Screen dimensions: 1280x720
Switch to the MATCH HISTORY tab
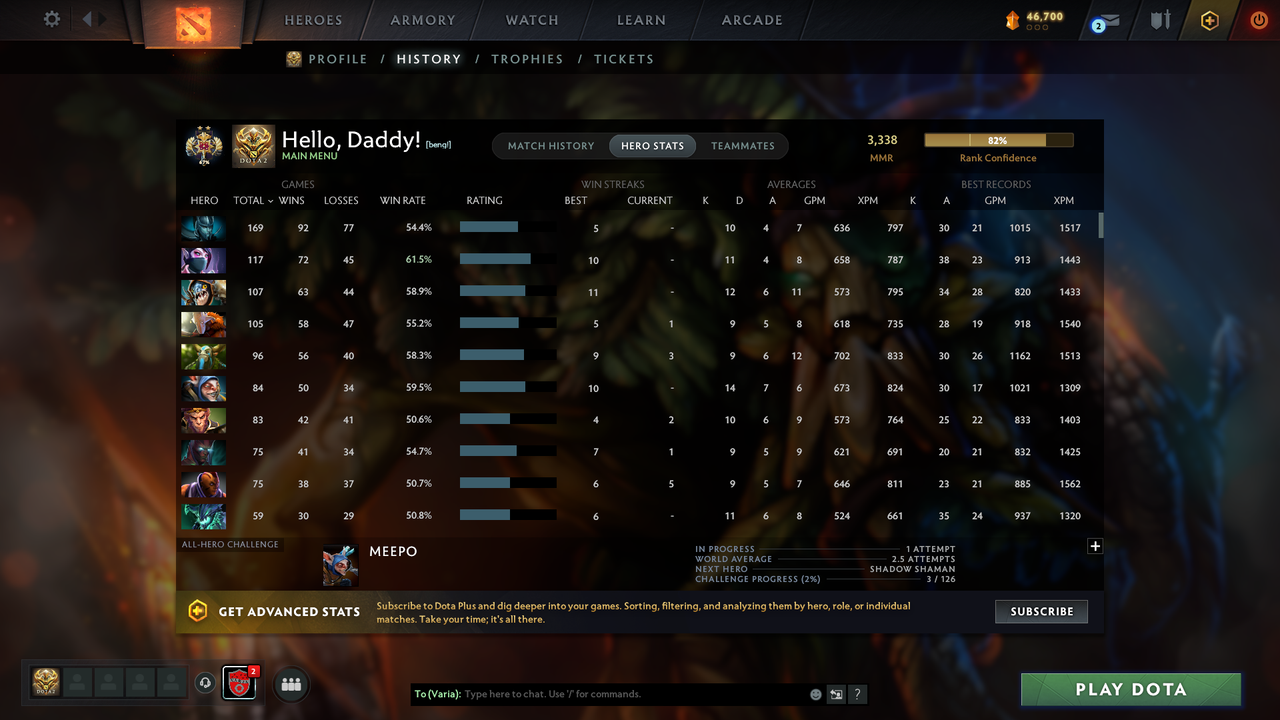(550, 145)
